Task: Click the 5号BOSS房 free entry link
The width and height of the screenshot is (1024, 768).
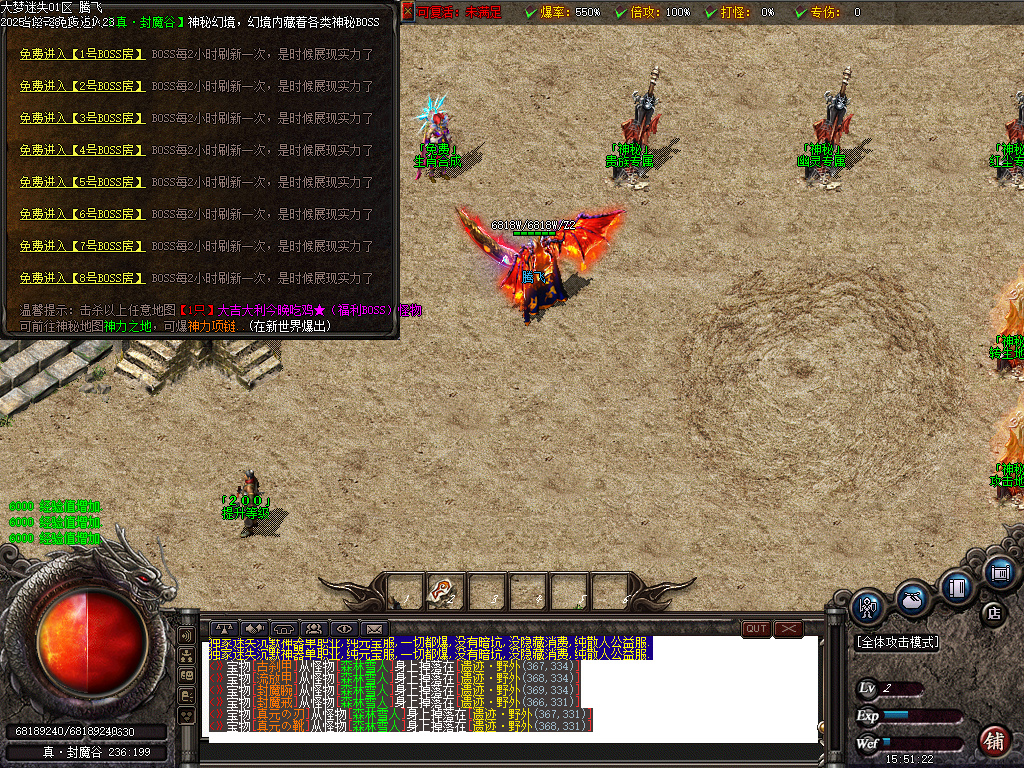Action: coord(82,182)
